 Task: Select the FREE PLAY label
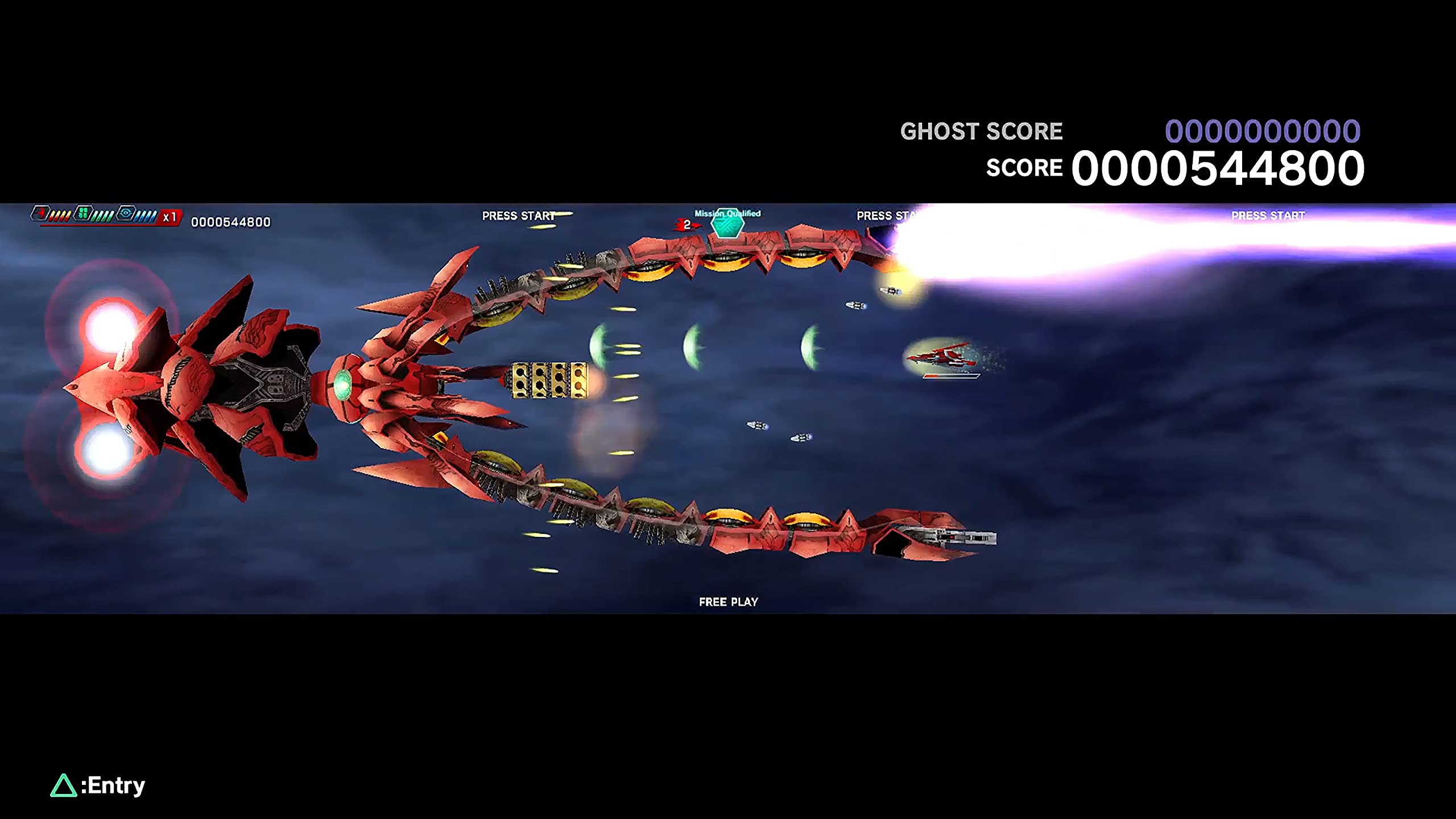(729, 602)
